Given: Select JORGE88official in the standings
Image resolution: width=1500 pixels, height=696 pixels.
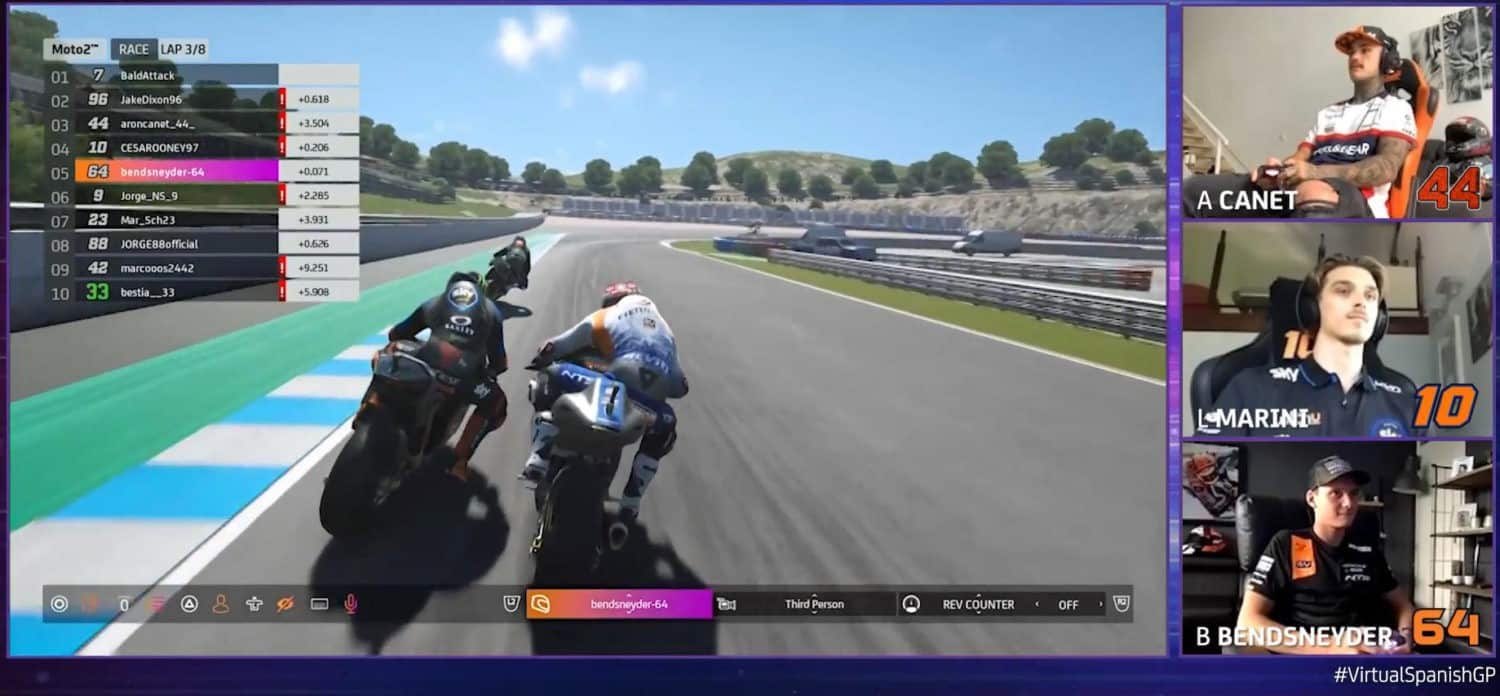Looking at the screenshot, I should 159,244.
